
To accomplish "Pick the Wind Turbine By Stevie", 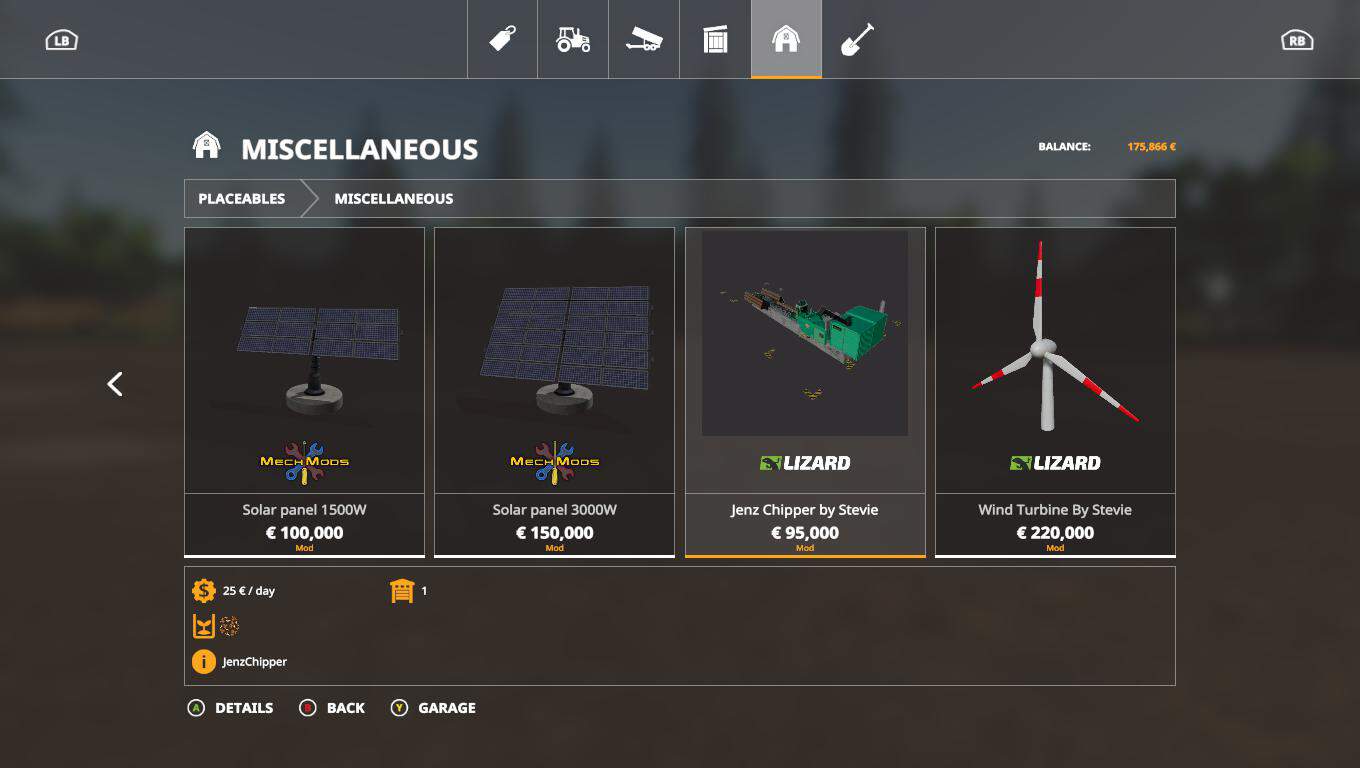I will point(1055,391).
